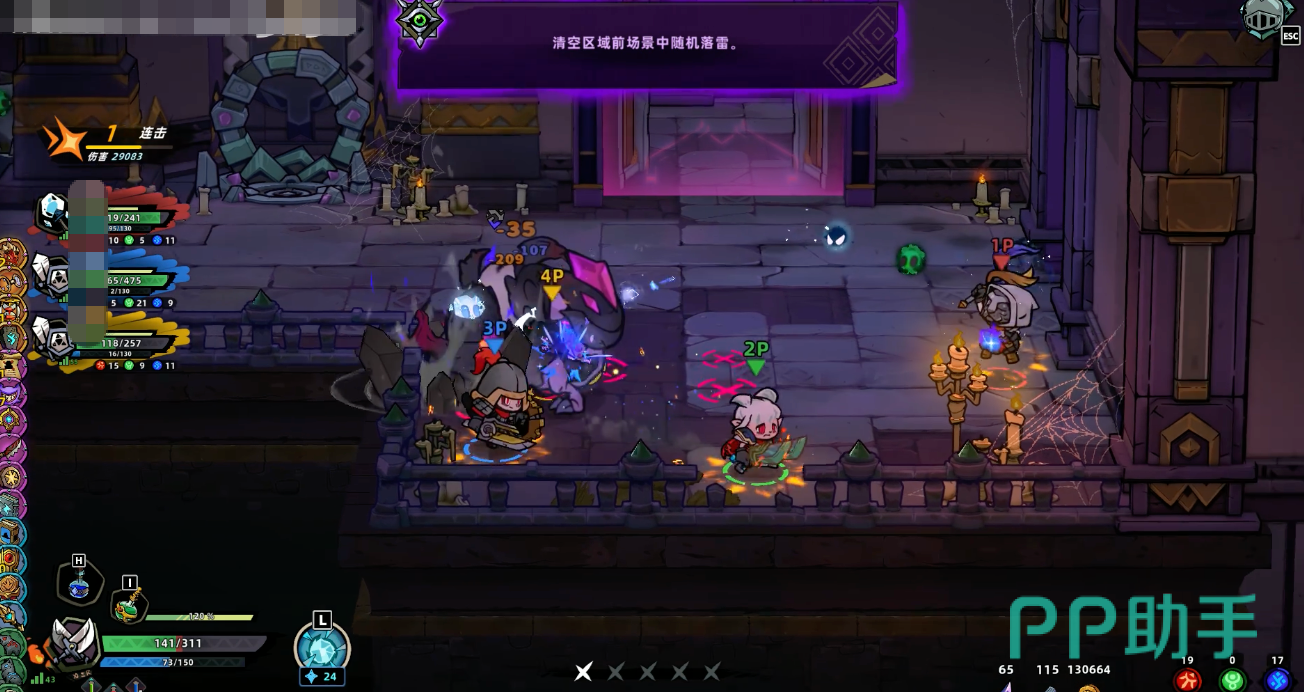The height and width of the screenshot is (692, 1304).
Task: Select the crossed-blades character portrait
Action: point(75,641)
